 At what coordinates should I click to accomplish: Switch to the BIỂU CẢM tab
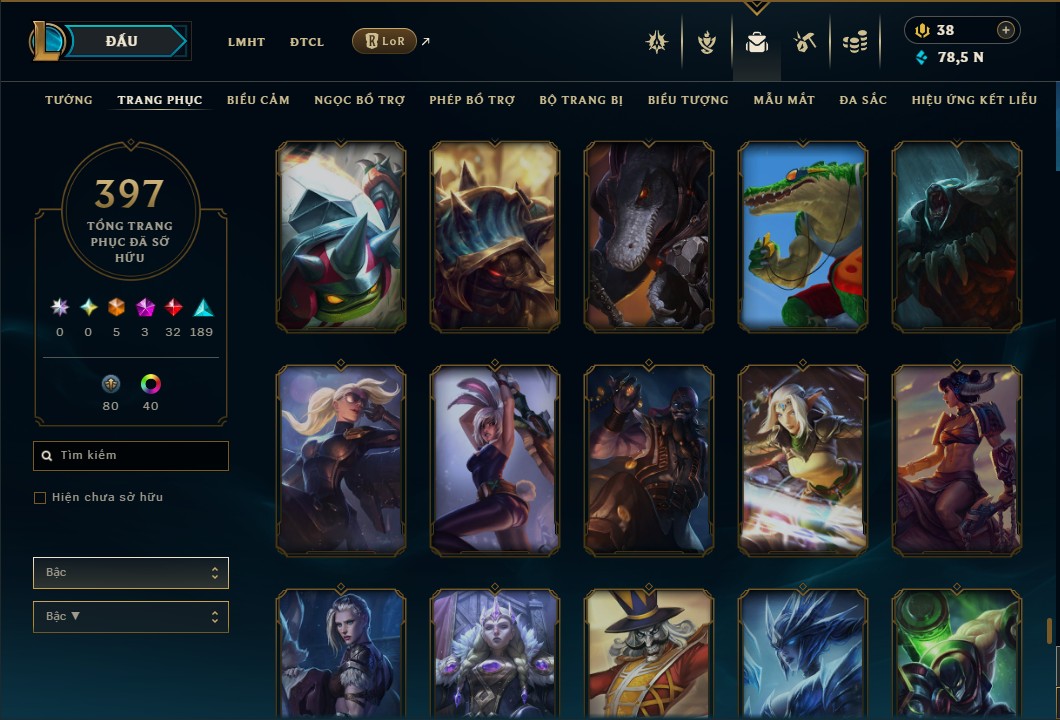(258, 100)
